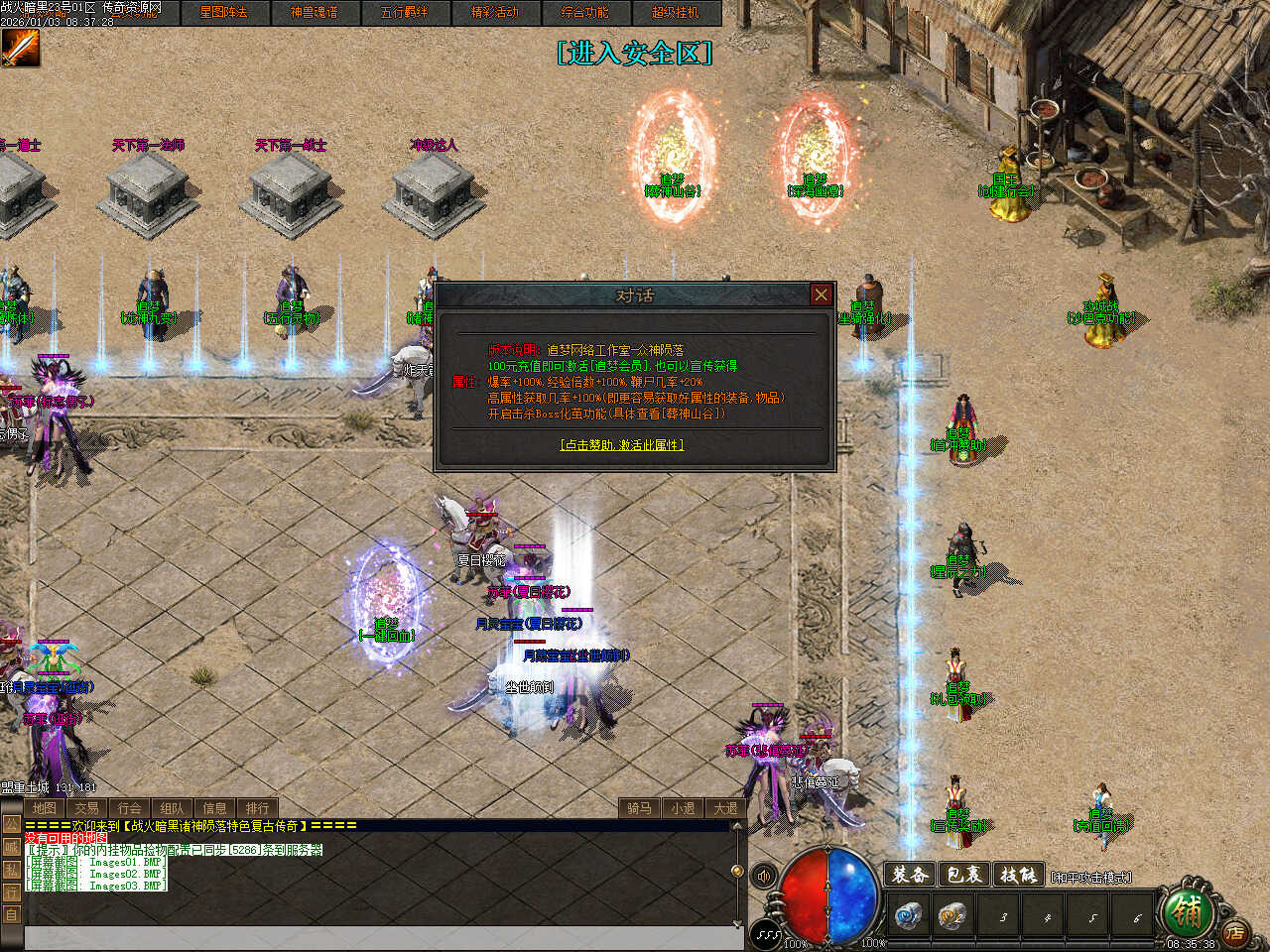Open the 超级挂机 auto-play menu

tap(675, 12)
